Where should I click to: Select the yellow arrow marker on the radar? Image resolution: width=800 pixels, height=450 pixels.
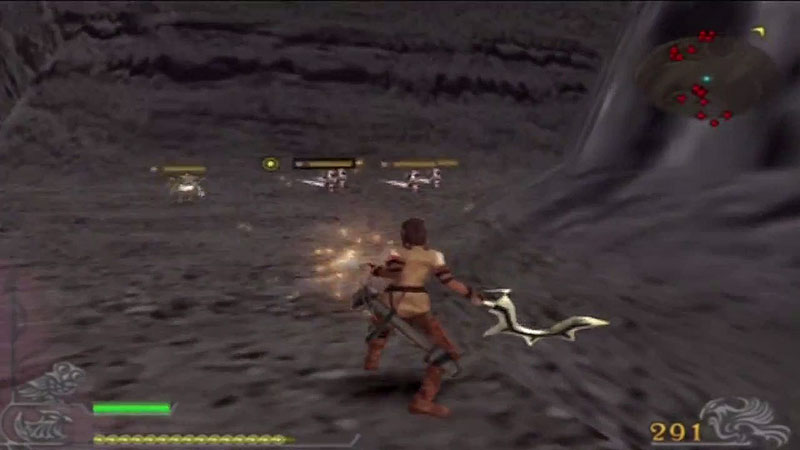pyautogui.click(x=757, y=31)
